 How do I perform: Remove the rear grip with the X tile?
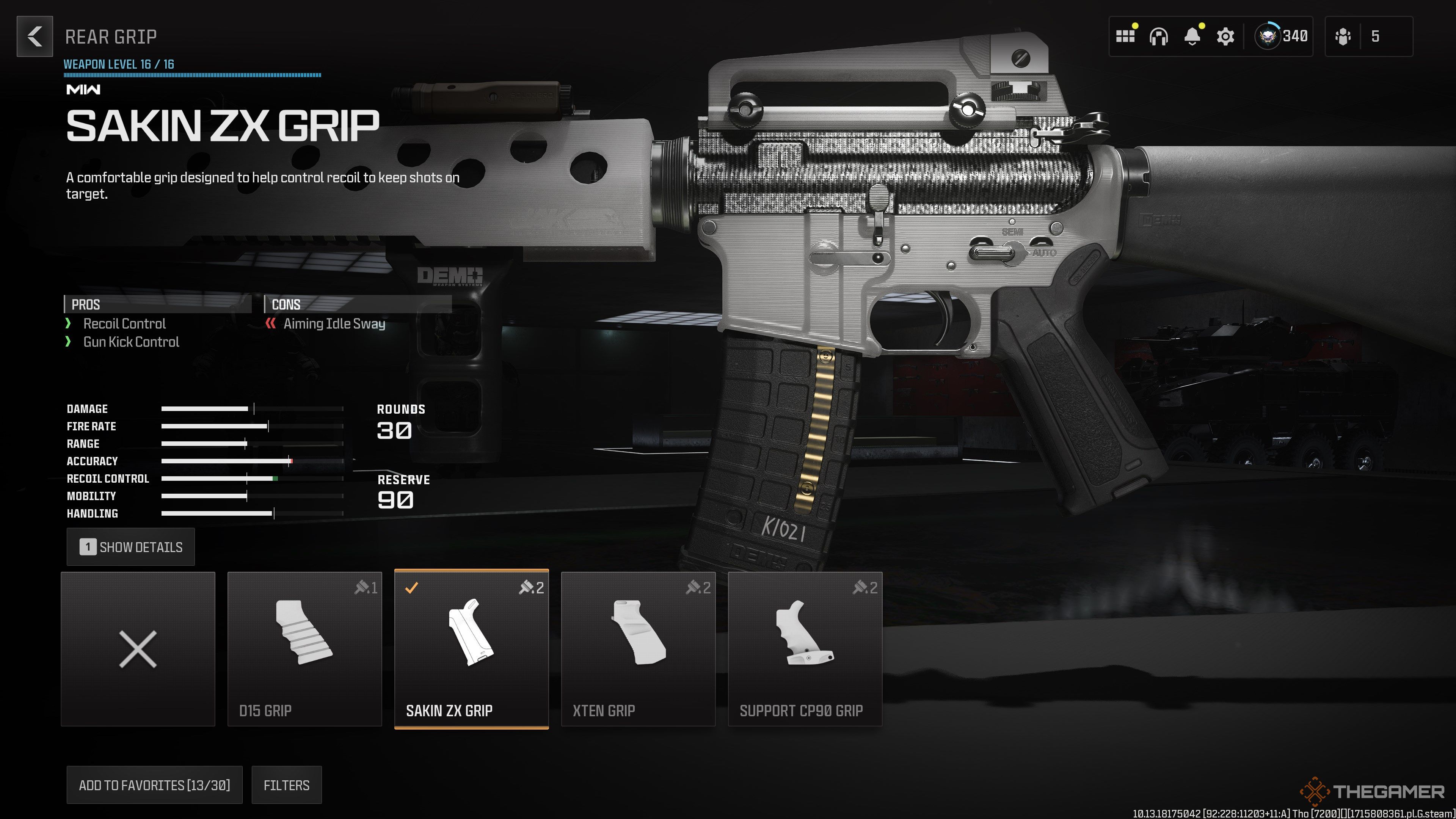[138, 649]
